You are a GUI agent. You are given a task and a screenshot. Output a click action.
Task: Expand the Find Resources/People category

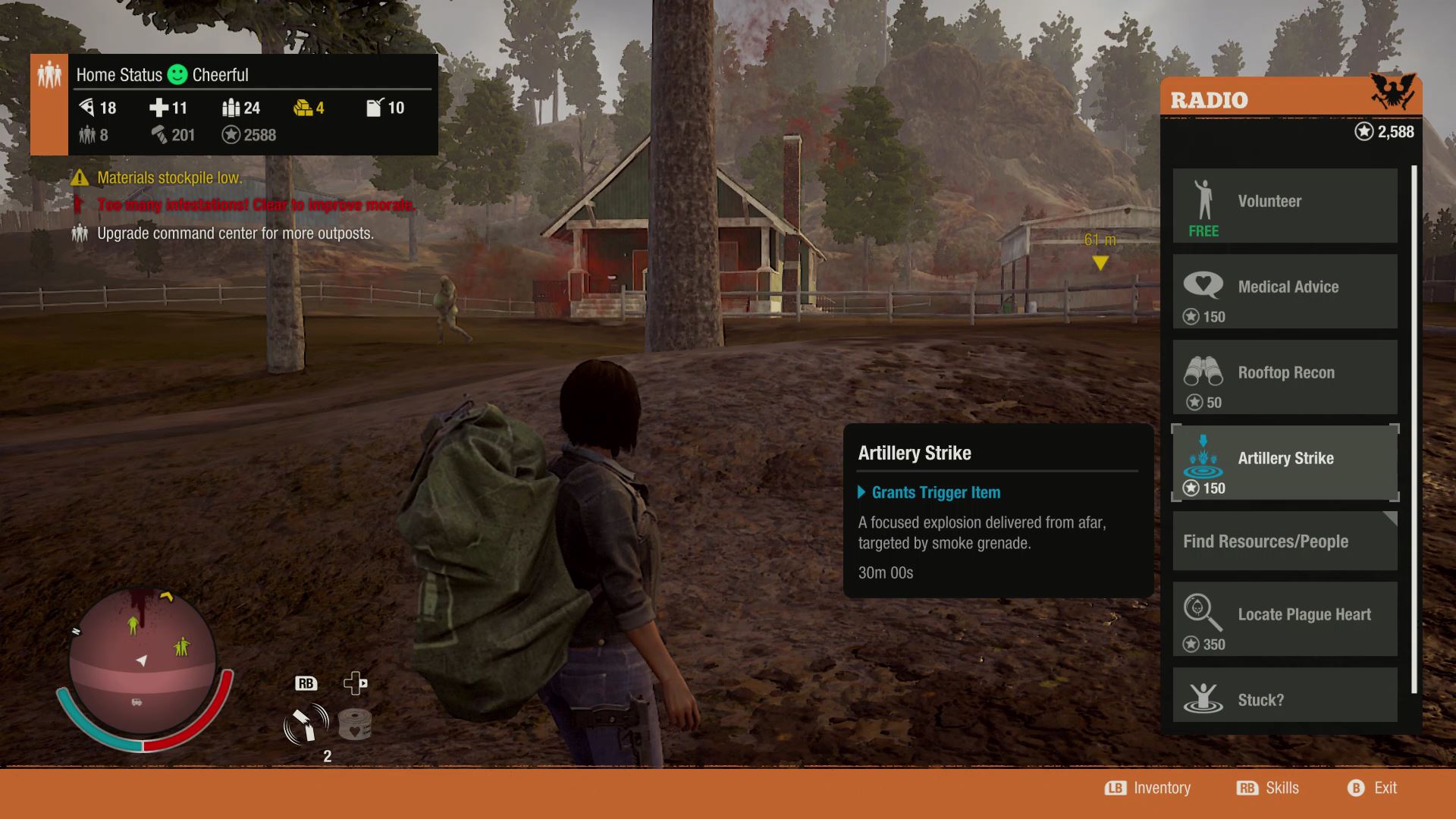coord(1285,541)
